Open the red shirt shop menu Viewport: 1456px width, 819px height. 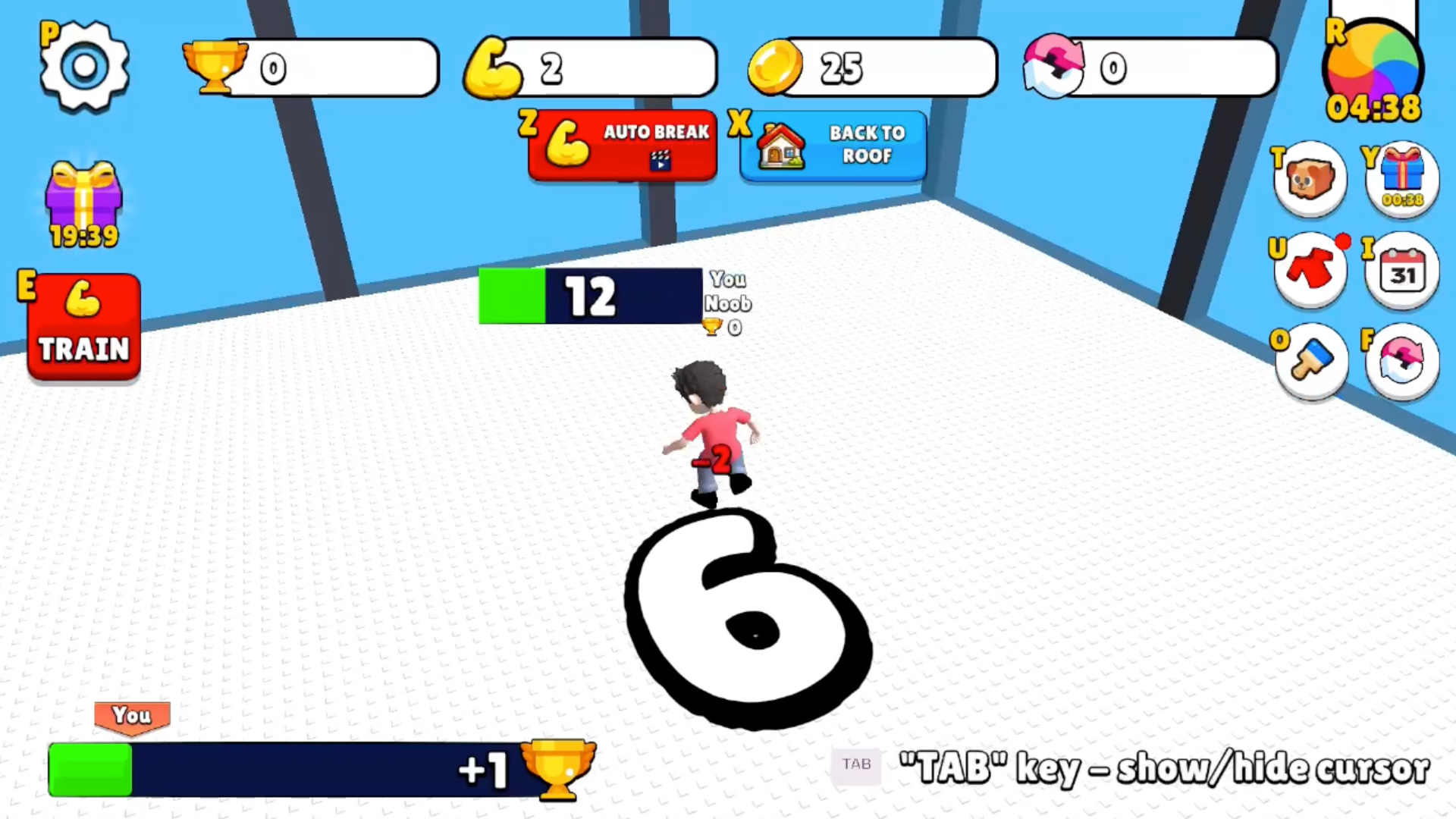click(1310, 269)
